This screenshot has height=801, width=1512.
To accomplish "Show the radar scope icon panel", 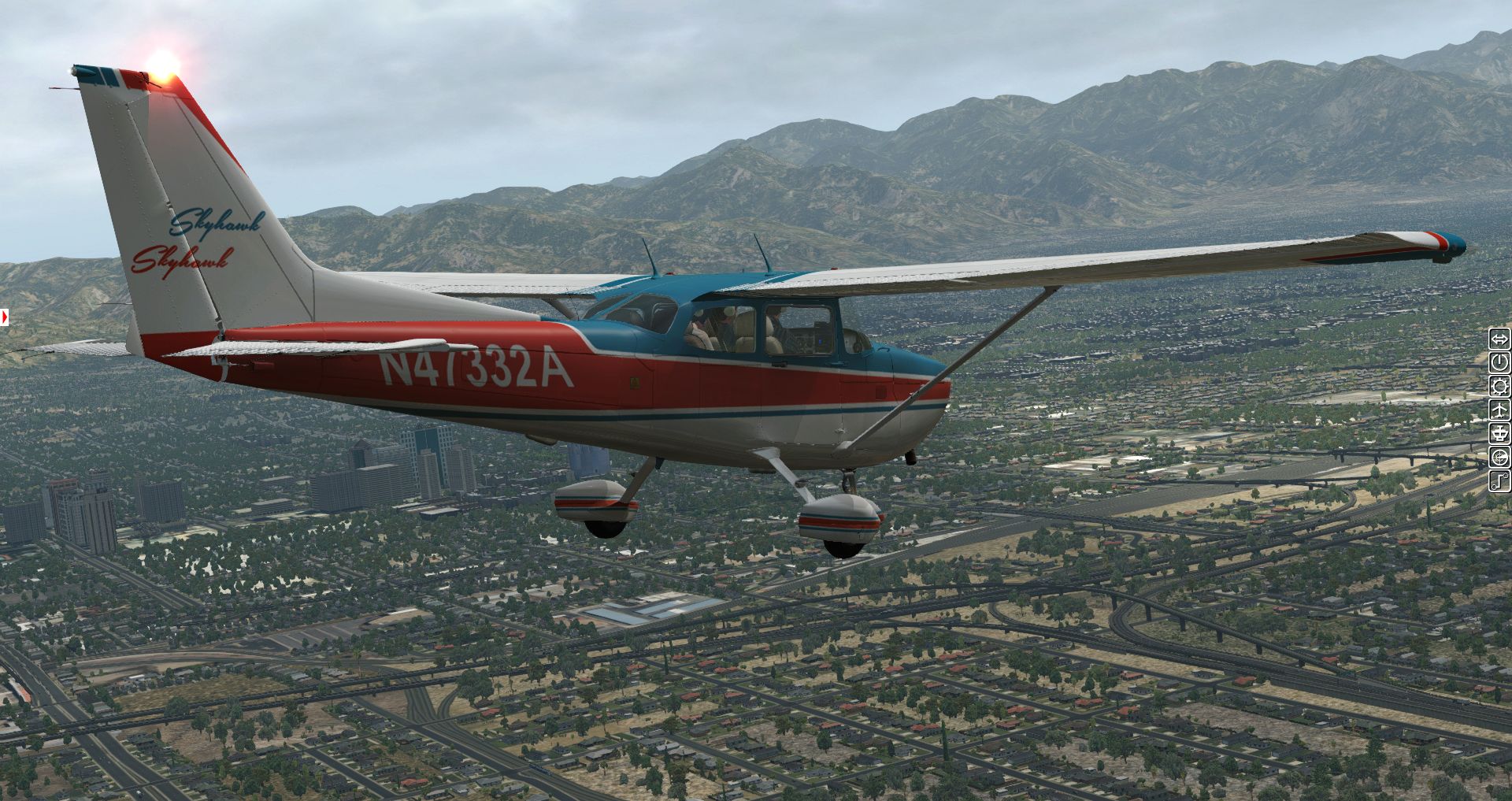I will (x=1499, y=456).
